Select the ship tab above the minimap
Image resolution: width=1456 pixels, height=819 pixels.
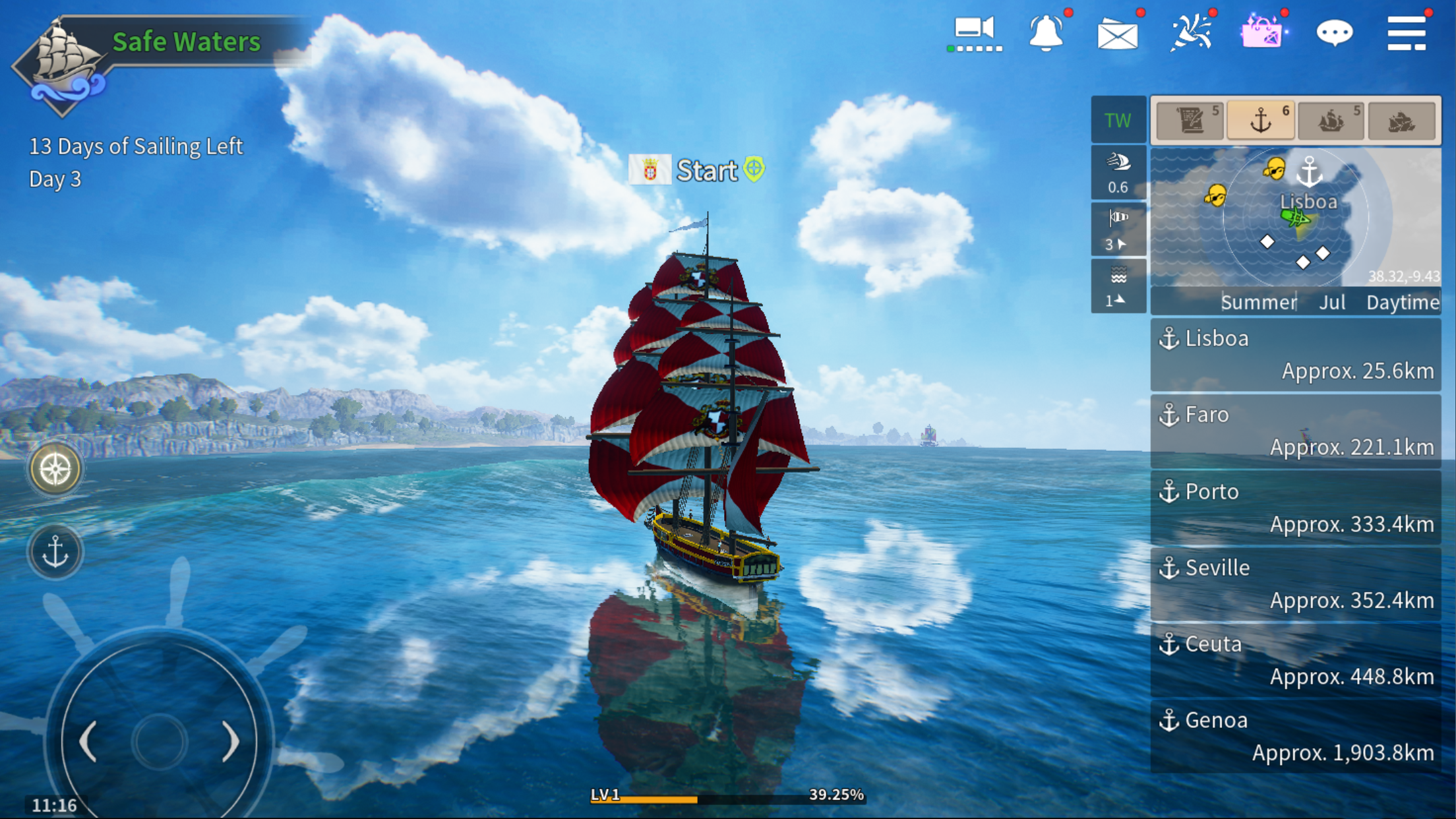pos(1330,121)
